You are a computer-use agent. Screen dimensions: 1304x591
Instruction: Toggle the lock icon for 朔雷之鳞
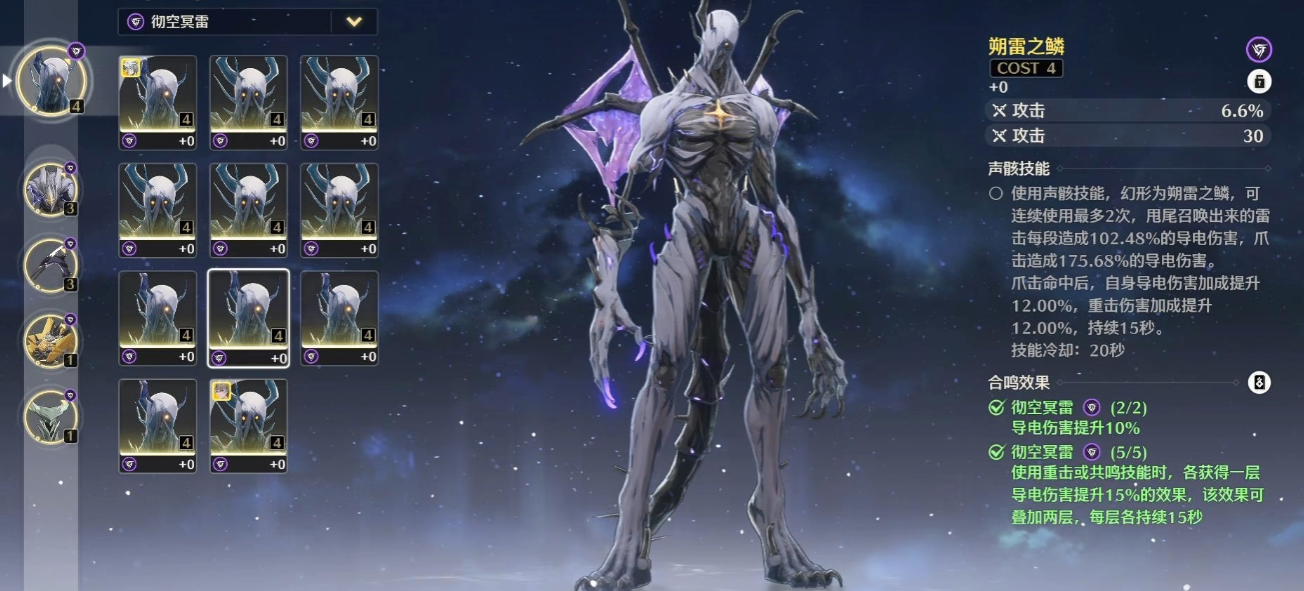click(1259, 82)
